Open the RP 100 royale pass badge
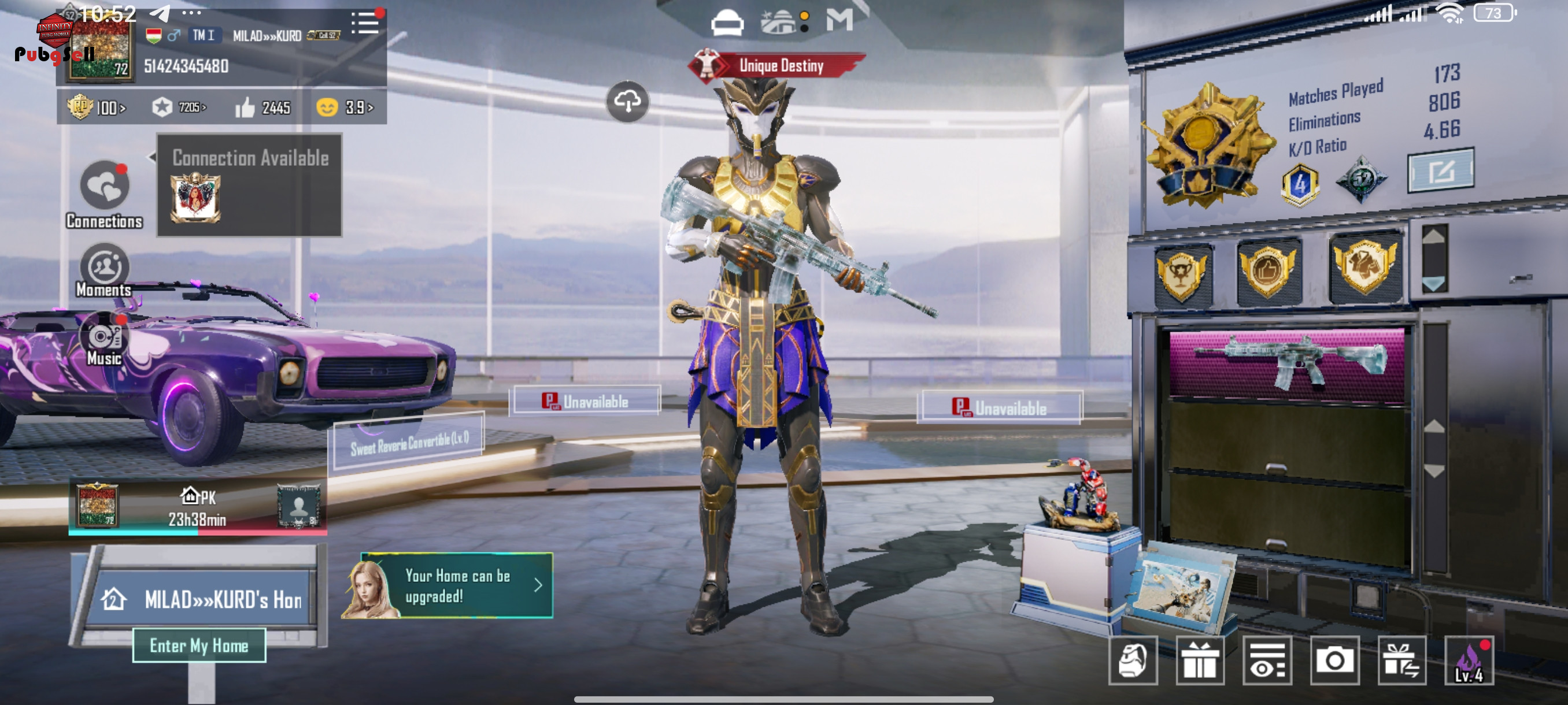Viewport: 1568px width, 705px height. click(96, 107)
